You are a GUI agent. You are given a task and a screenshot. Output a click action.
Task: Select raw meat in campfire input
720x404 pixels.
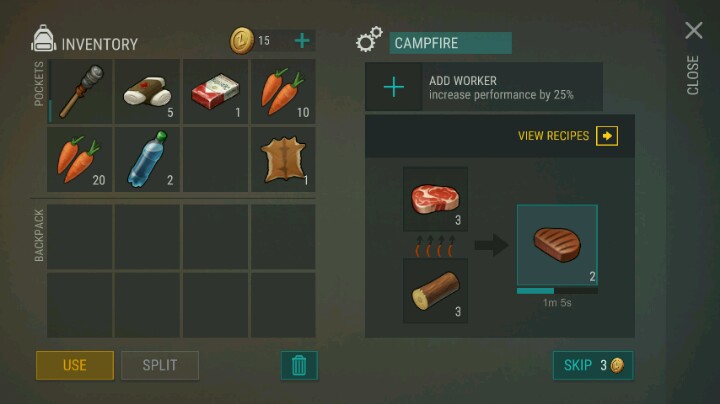point(435,199)
